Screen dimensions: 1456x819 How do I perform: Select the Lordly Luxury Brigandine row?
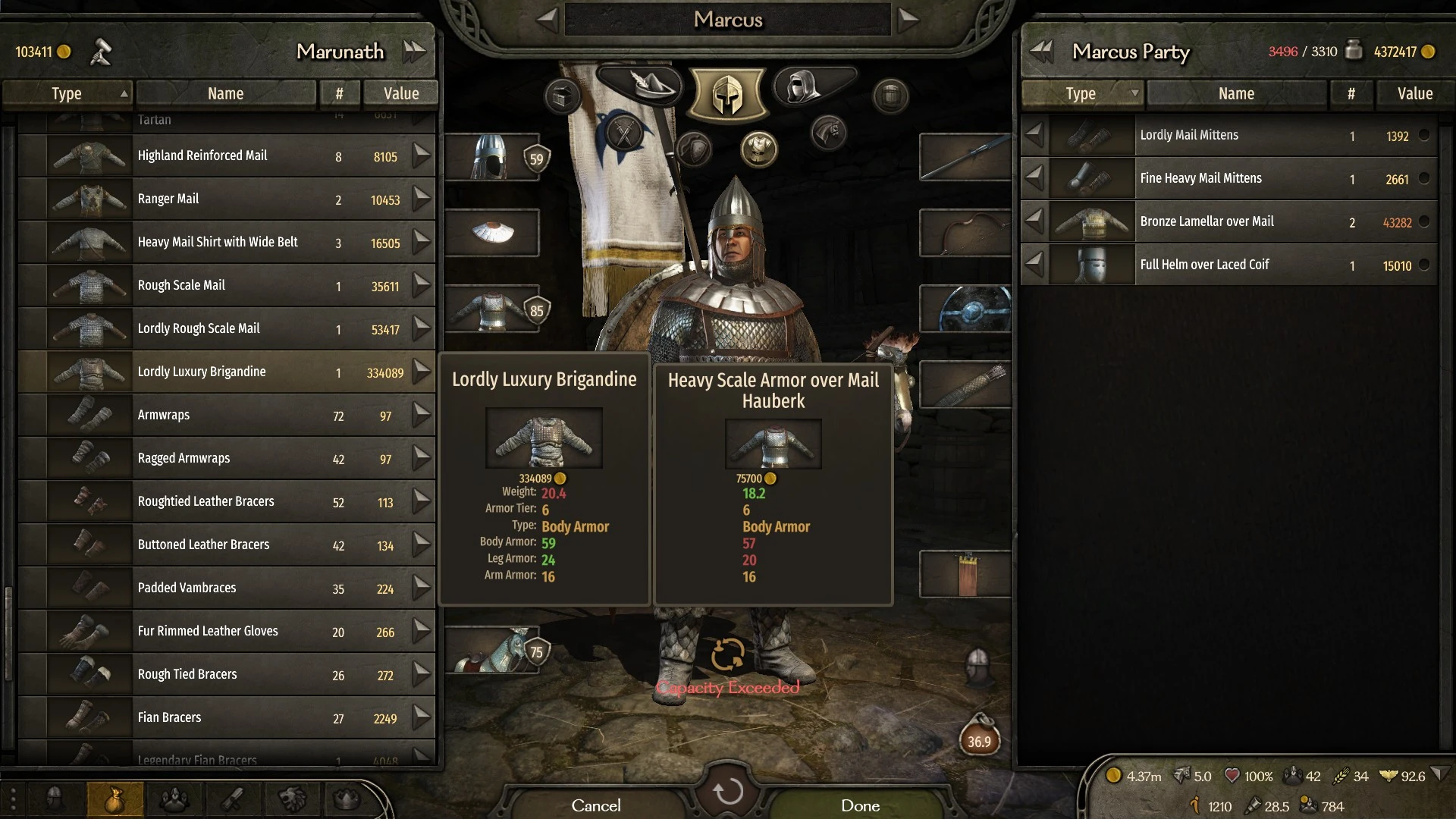(x=226, y=372)
